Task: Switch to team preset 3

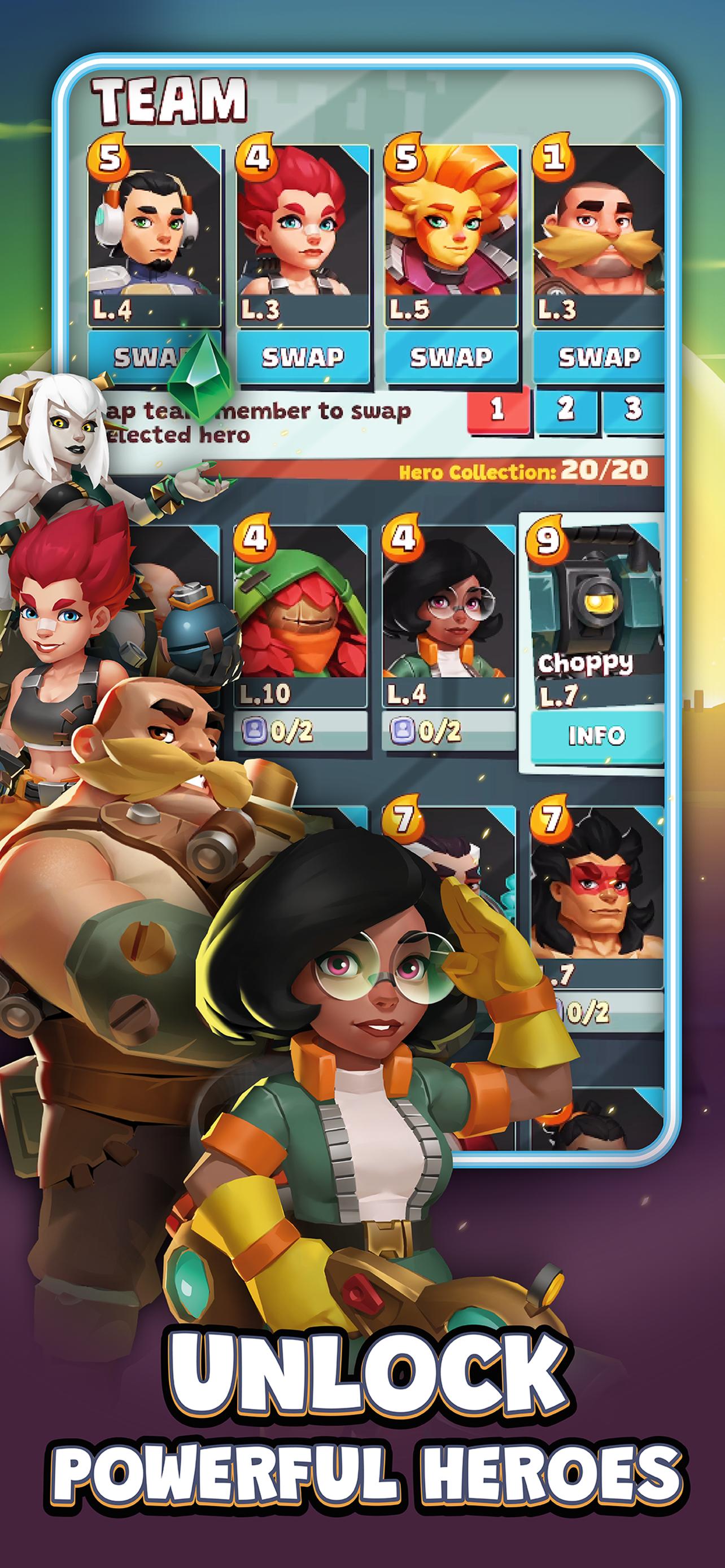Action: click(x=632, y=409)
